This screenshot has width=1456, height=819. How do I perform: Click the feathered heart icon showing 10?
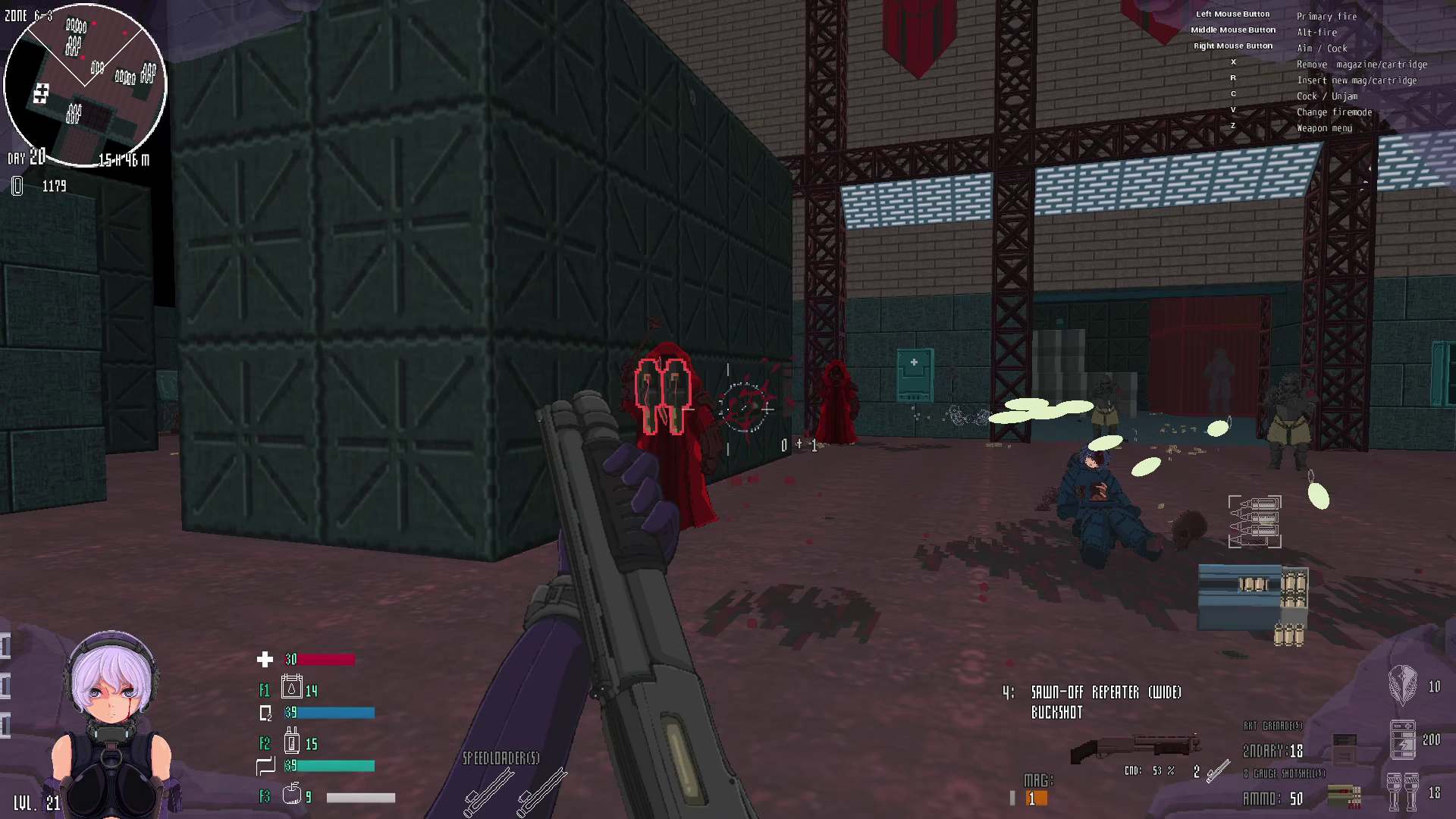(1401, 686)
